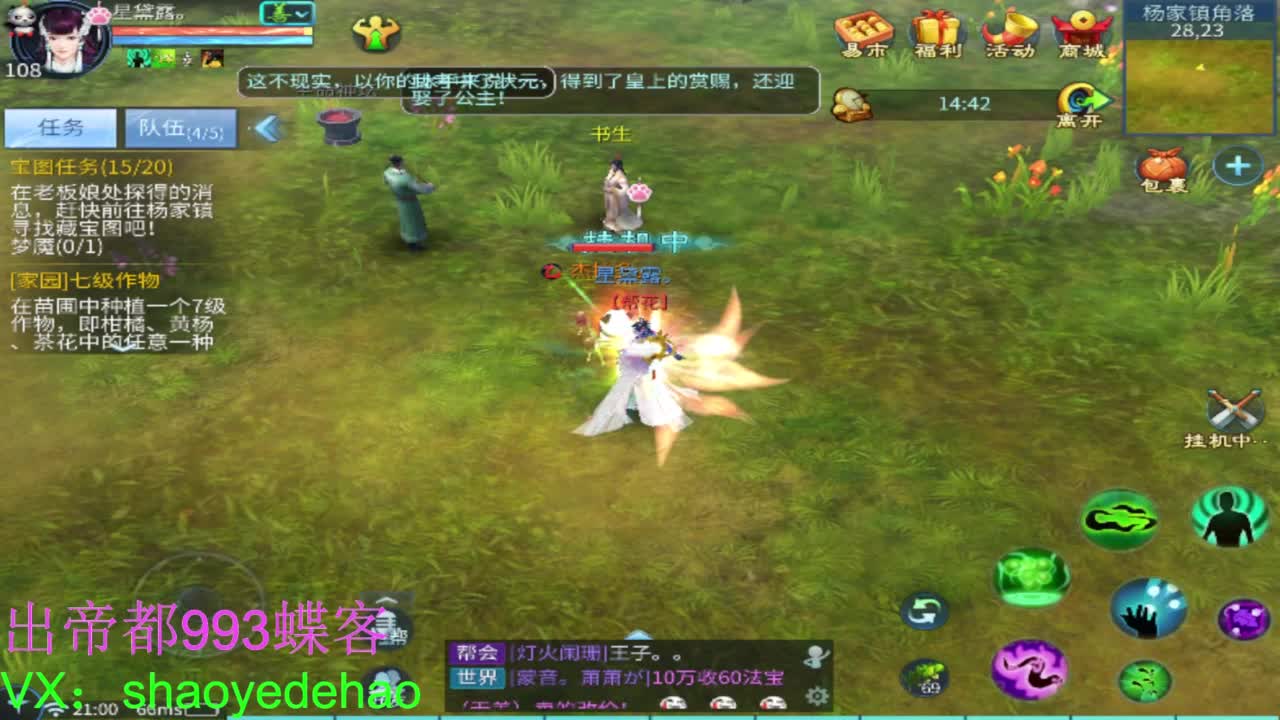
Task: Open the dropdown next to the good-evil indicator
Action: [302, 14]
